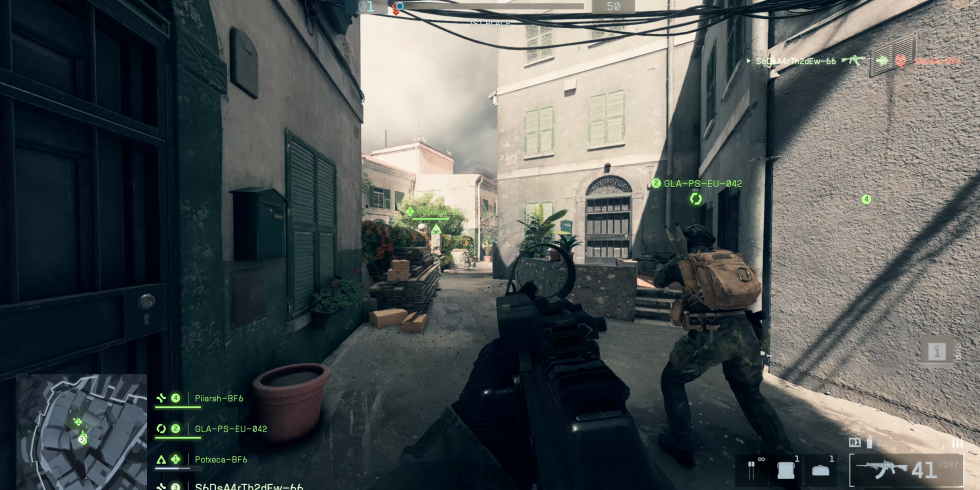This screenshot has height=490, width=980.
Task: Click the kill feed entry for S6DsA4rTh2dEw-66
Action: [795, 61]
